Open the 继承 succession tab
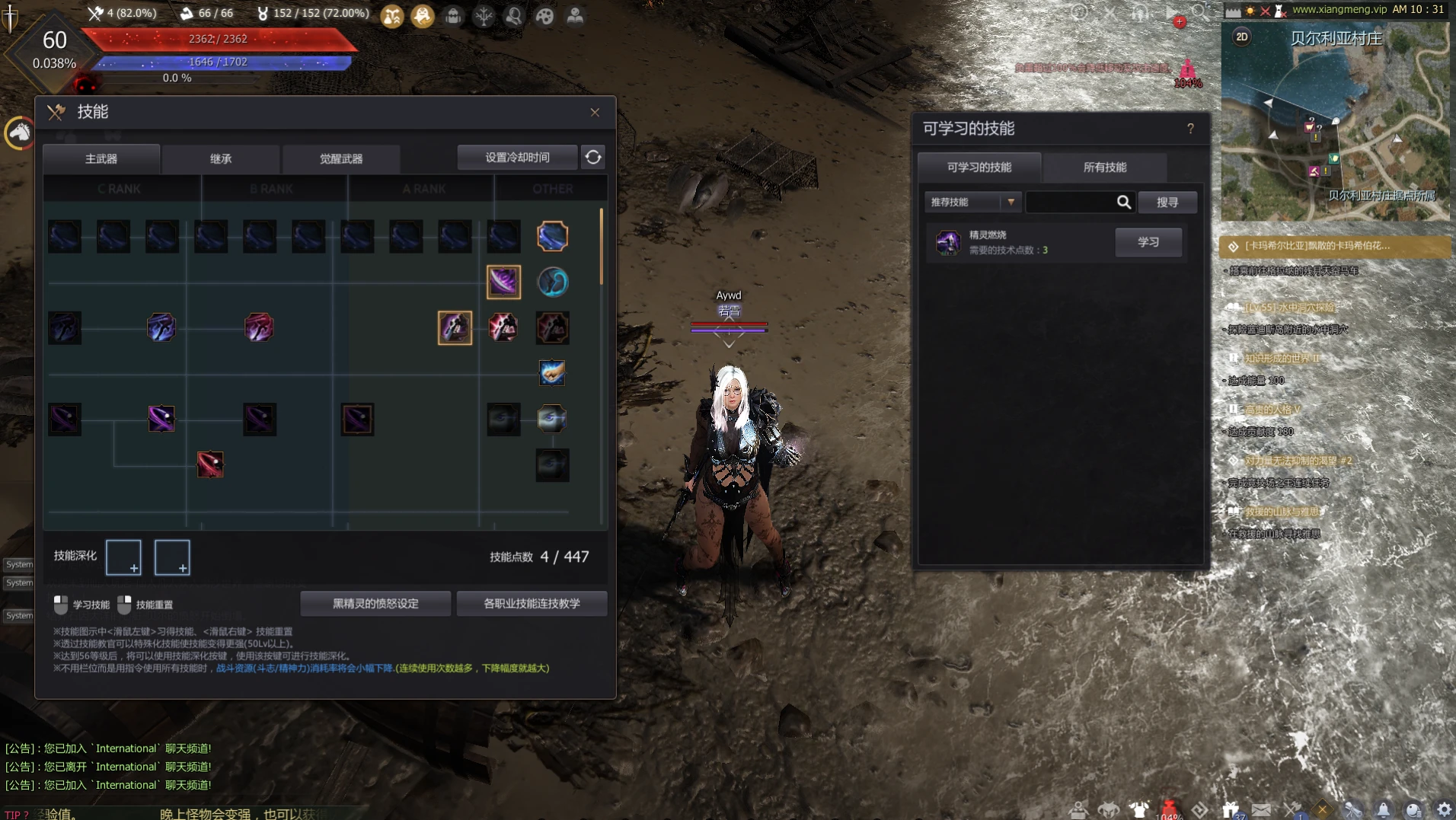 (x=221, y=159)
